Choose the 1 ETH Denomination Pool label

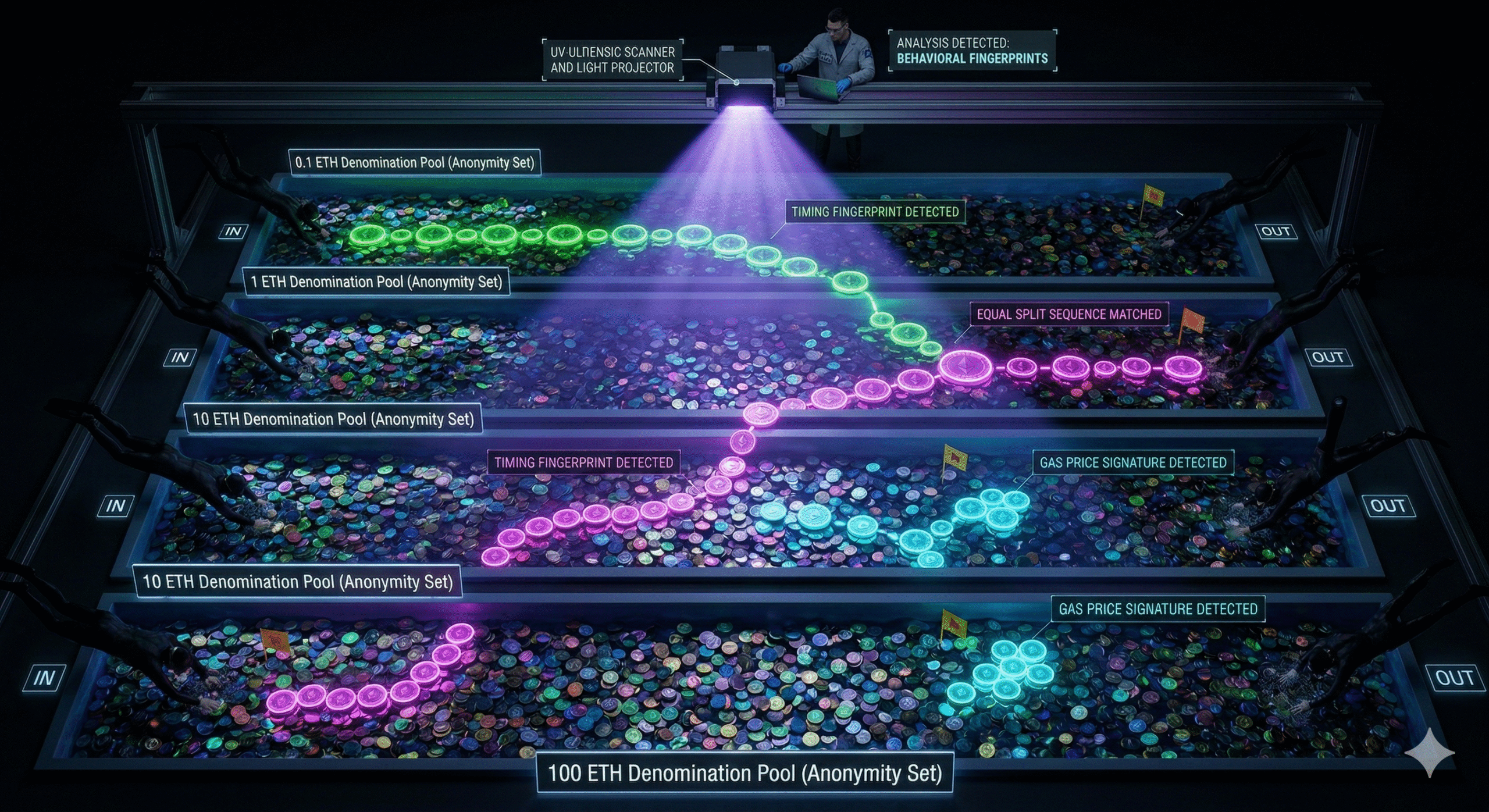tap(376, 283)
